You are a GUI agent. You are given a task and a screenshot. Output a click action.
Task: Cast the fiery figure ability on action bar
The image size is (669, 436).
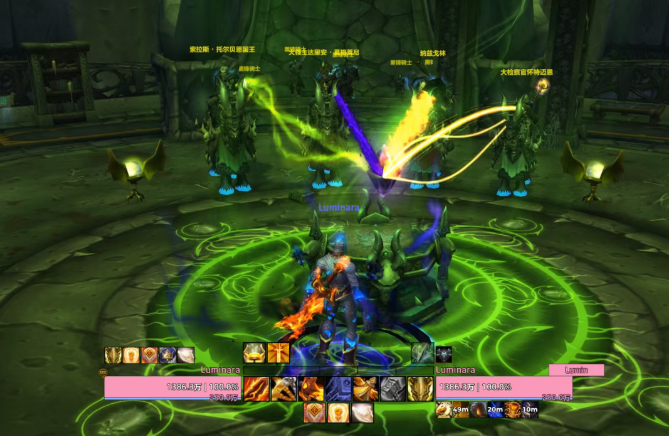[310, 389]
